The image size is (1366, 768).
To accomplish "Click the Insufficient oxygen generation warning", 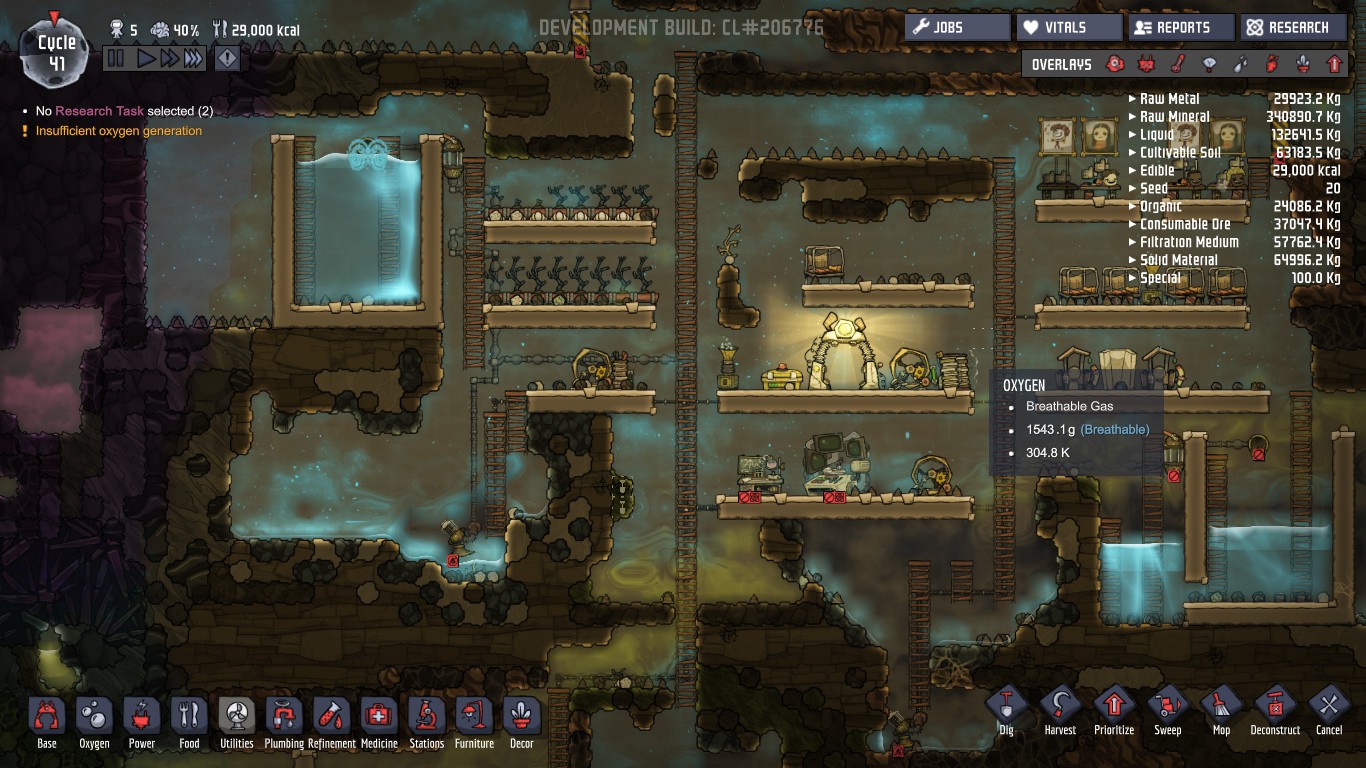I will (118, 131).
